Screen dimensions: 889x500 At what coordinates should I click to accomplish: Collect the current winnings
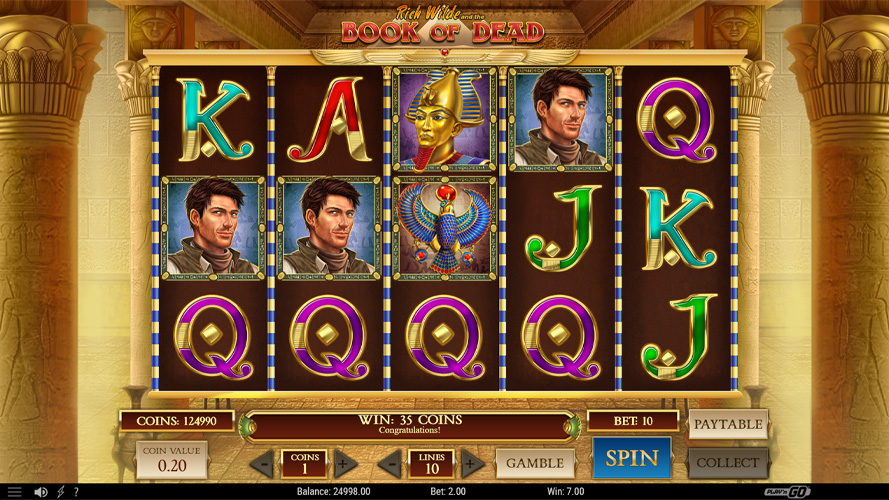tap(728, 463)
